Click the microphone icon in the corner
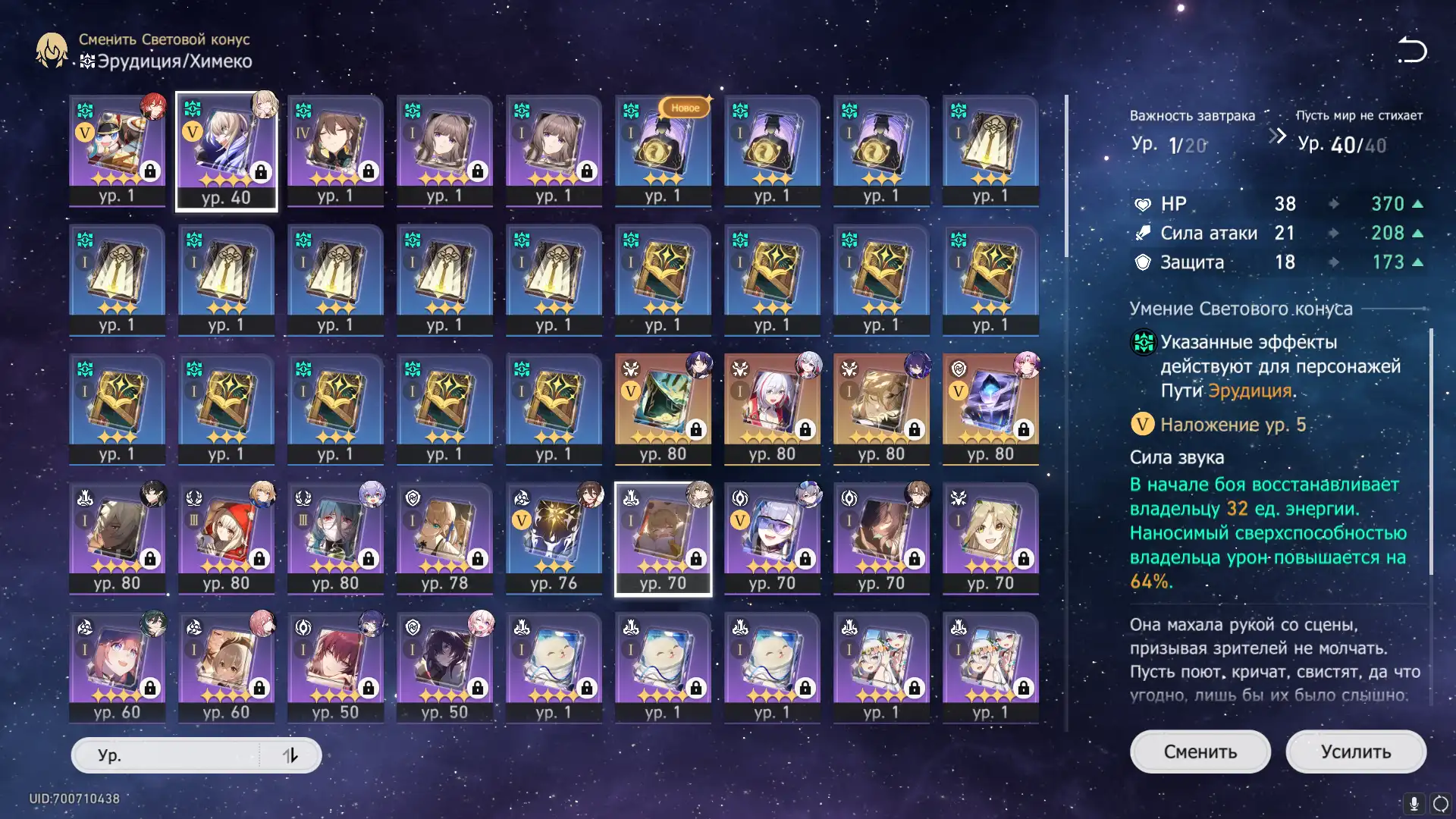 pyautogui.click(x=1414, y=803)
